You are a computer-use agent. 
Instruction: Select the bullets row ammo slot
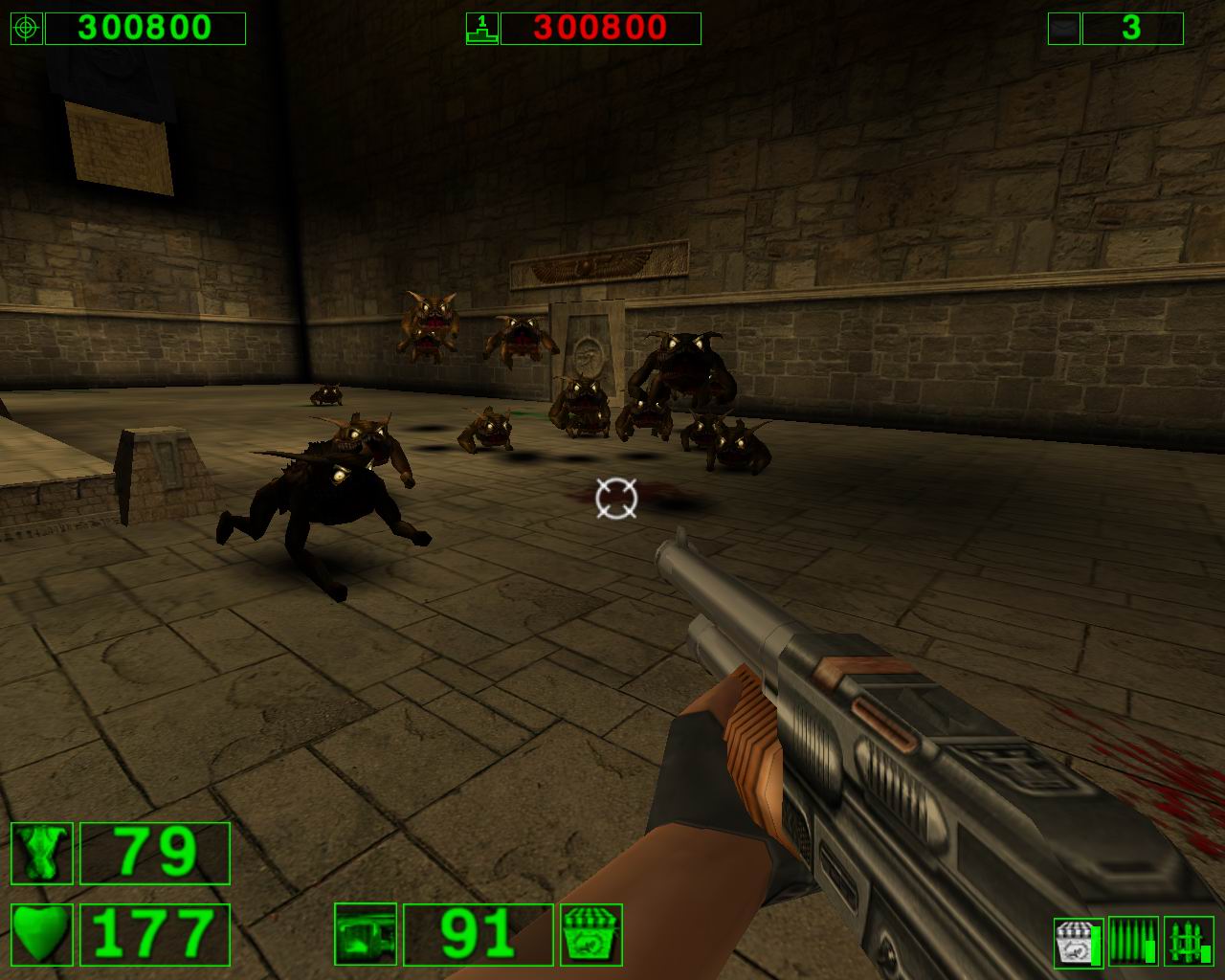coord(1133,942)
